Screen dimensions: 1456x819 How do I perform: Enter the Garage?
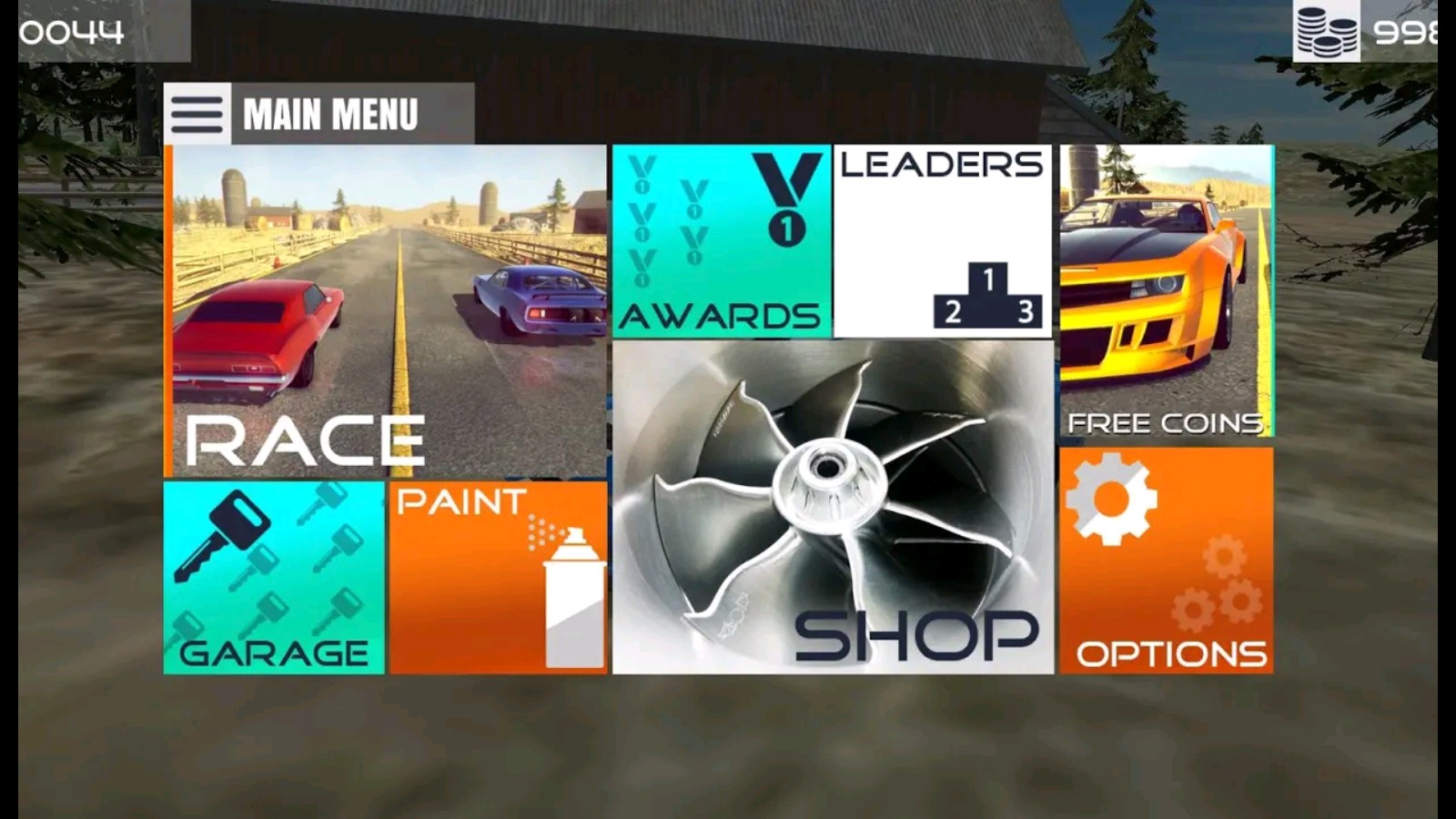(x=274, y=578)
